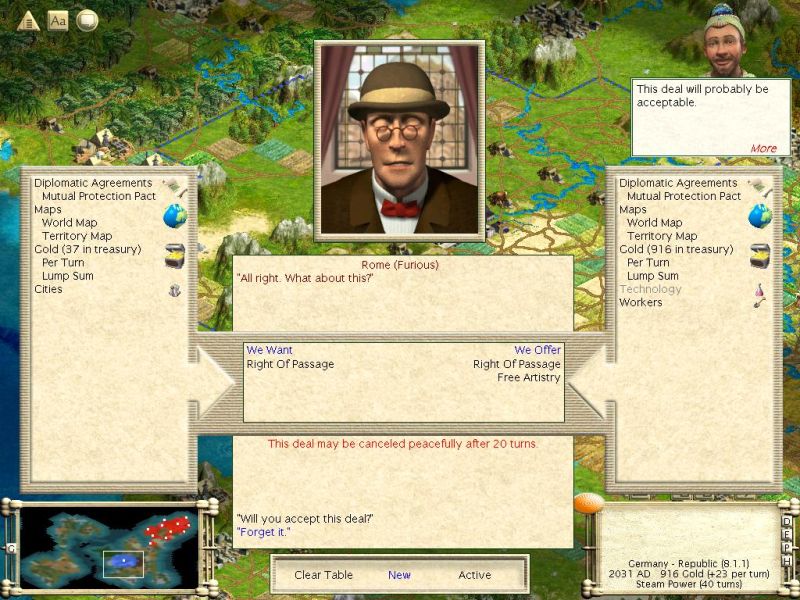Image resolution: width=800 pixels, height=600 pixels.
Task: Choose the "Forget it." reply
Action: 263,532
